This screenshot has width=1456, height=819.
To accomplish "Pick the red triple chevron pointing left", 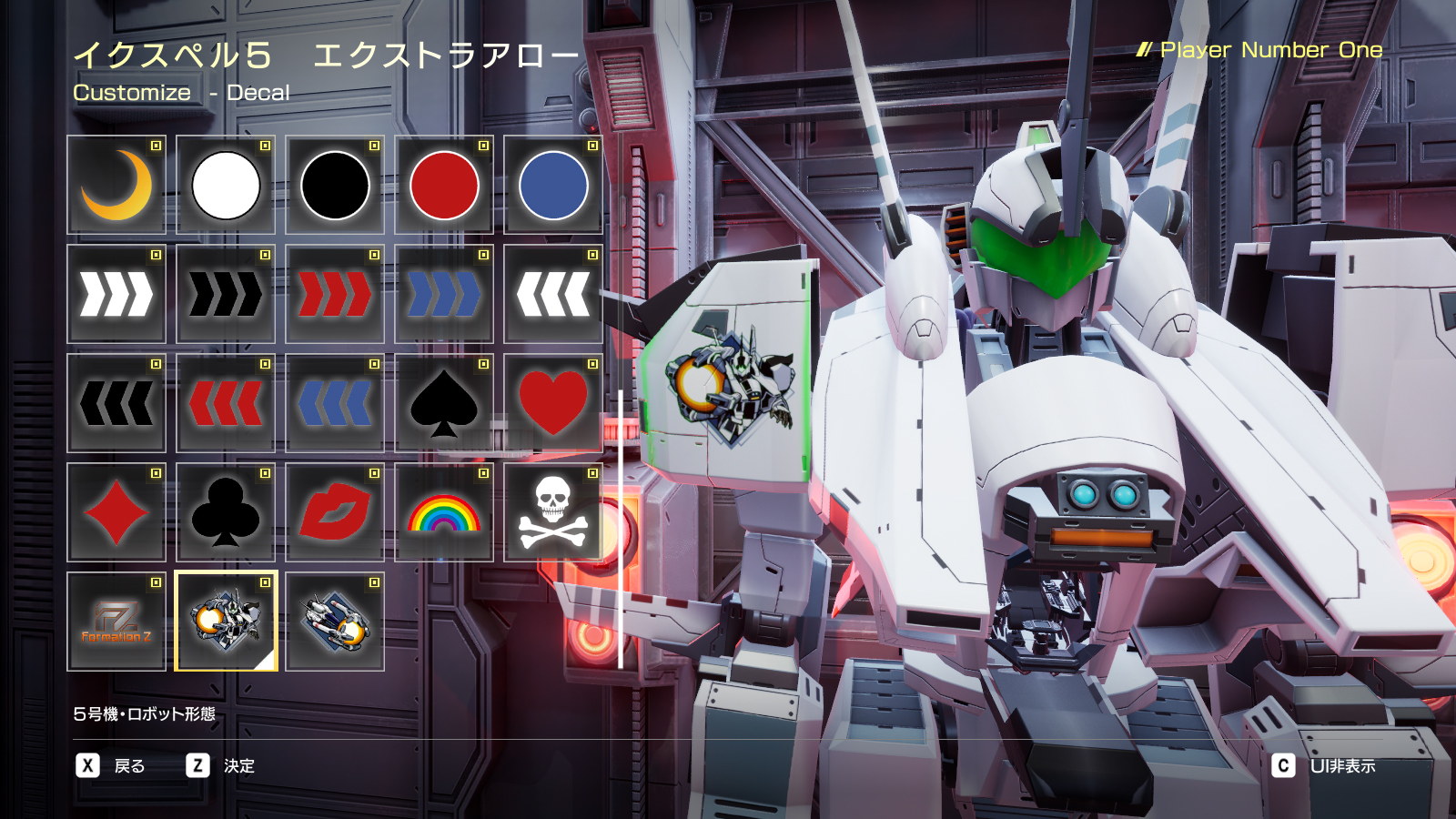I will [x=225, y=403].
